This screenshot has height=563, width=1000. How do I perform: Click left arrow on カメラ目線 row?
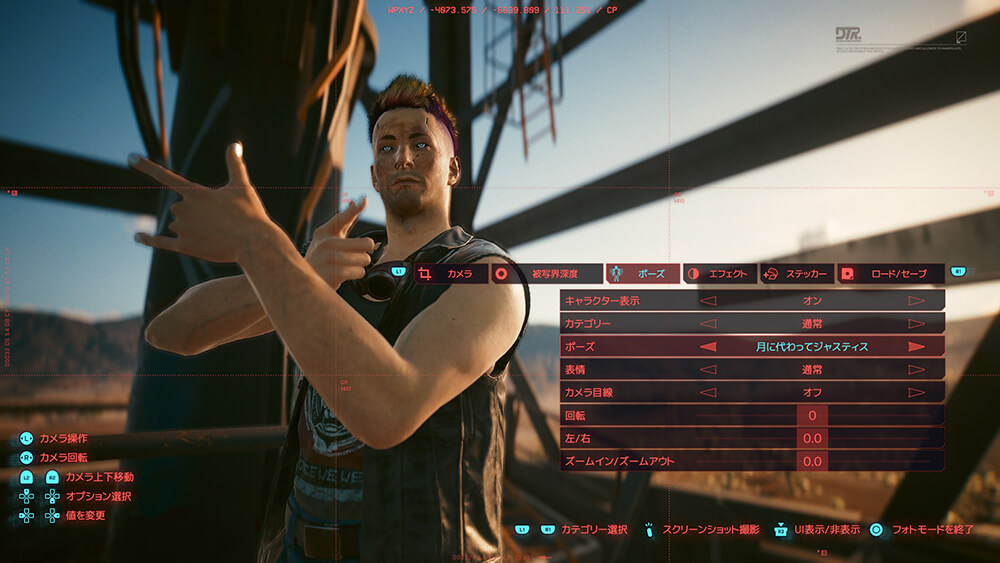pos(708,392)
